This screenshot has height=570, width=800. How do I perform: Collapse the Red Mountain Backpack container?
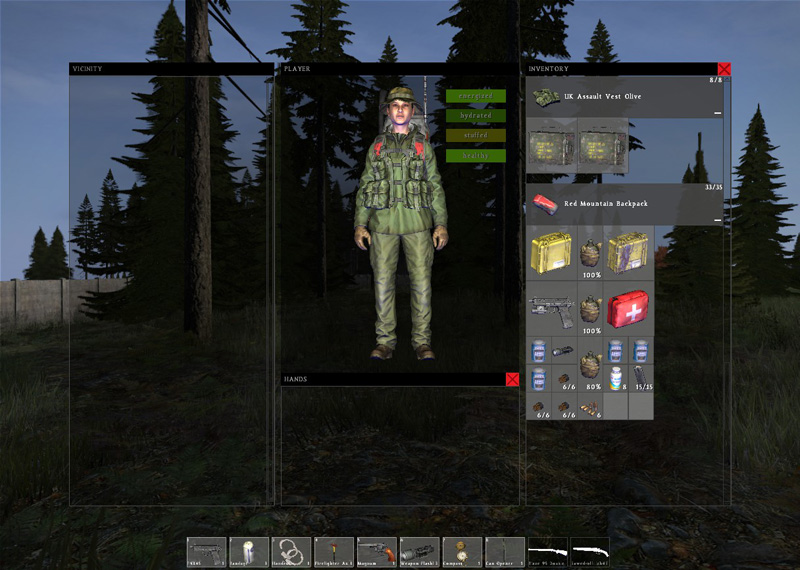718,219
